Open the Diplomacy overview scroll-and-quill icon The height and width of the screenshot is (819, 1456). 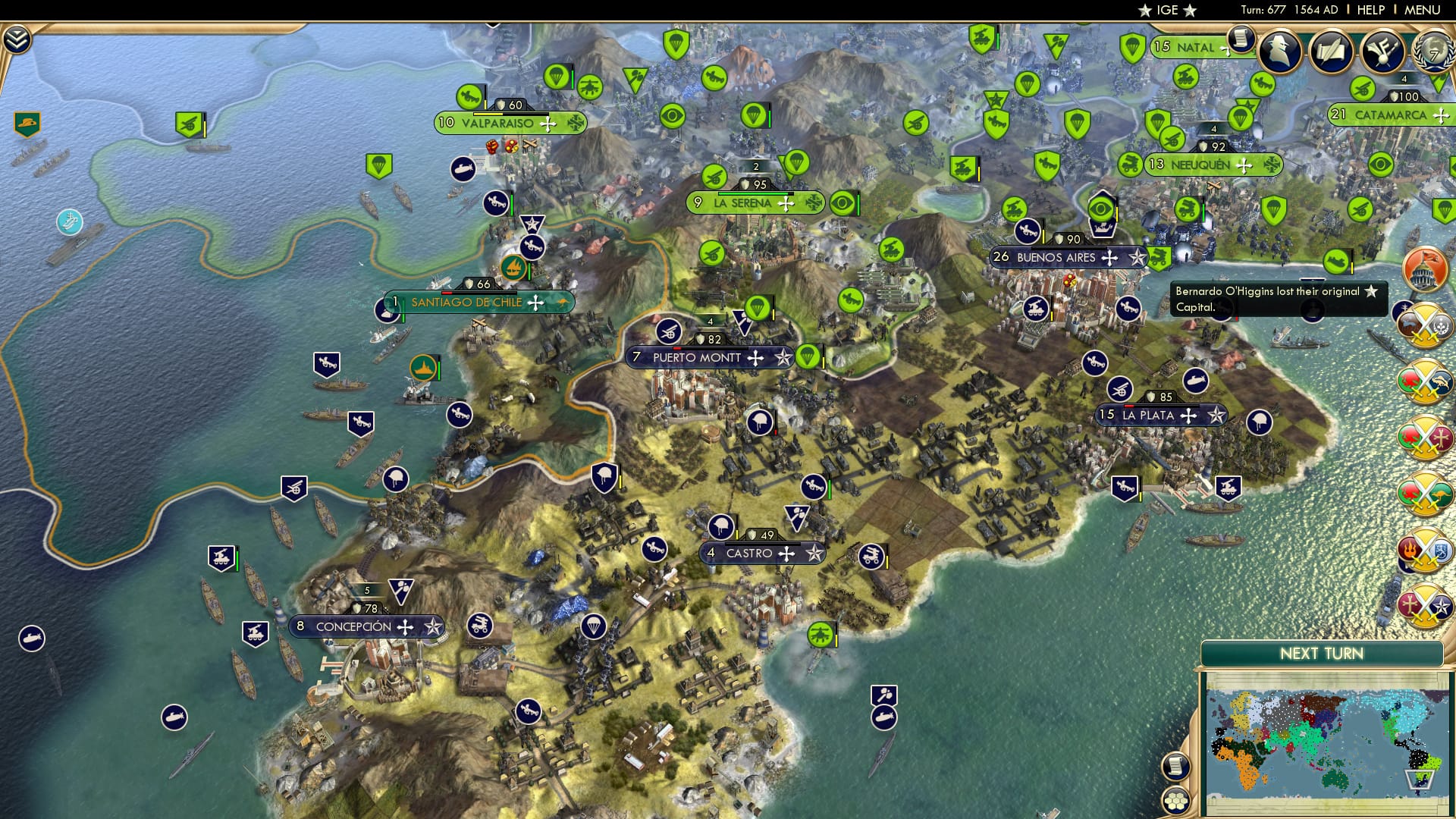tap(1332, 51)
